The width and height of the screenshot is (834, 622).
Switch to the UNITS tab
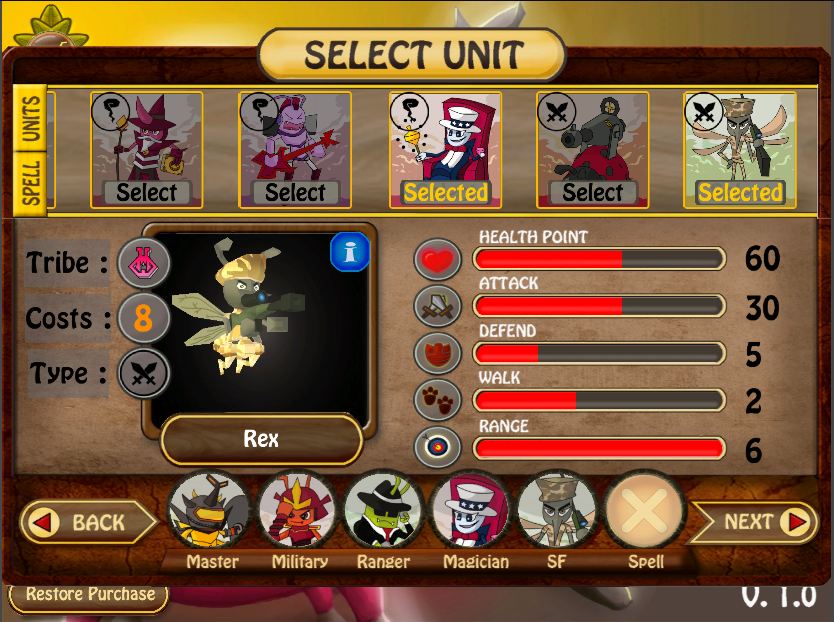[x=32, y=117]
